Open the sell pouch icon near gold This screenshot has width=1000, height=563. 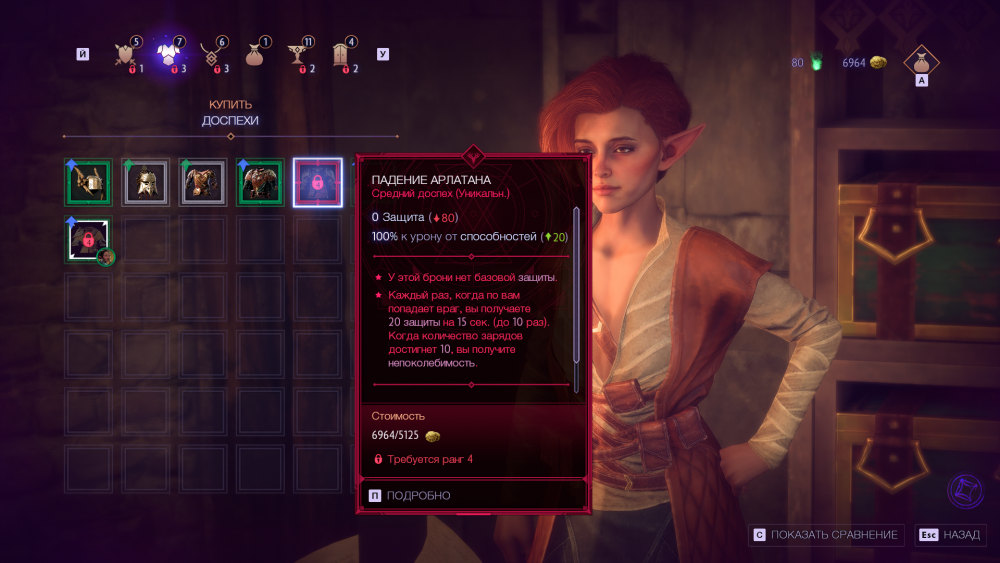tap(922, 60)
